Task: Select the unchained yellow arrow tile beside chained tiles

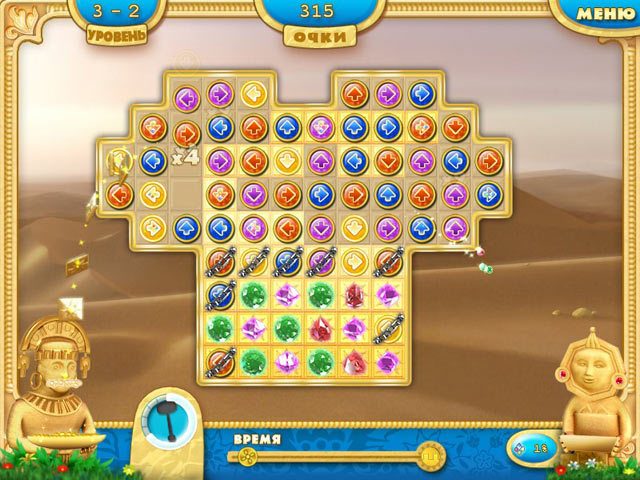Action: [x=353, y=261]
